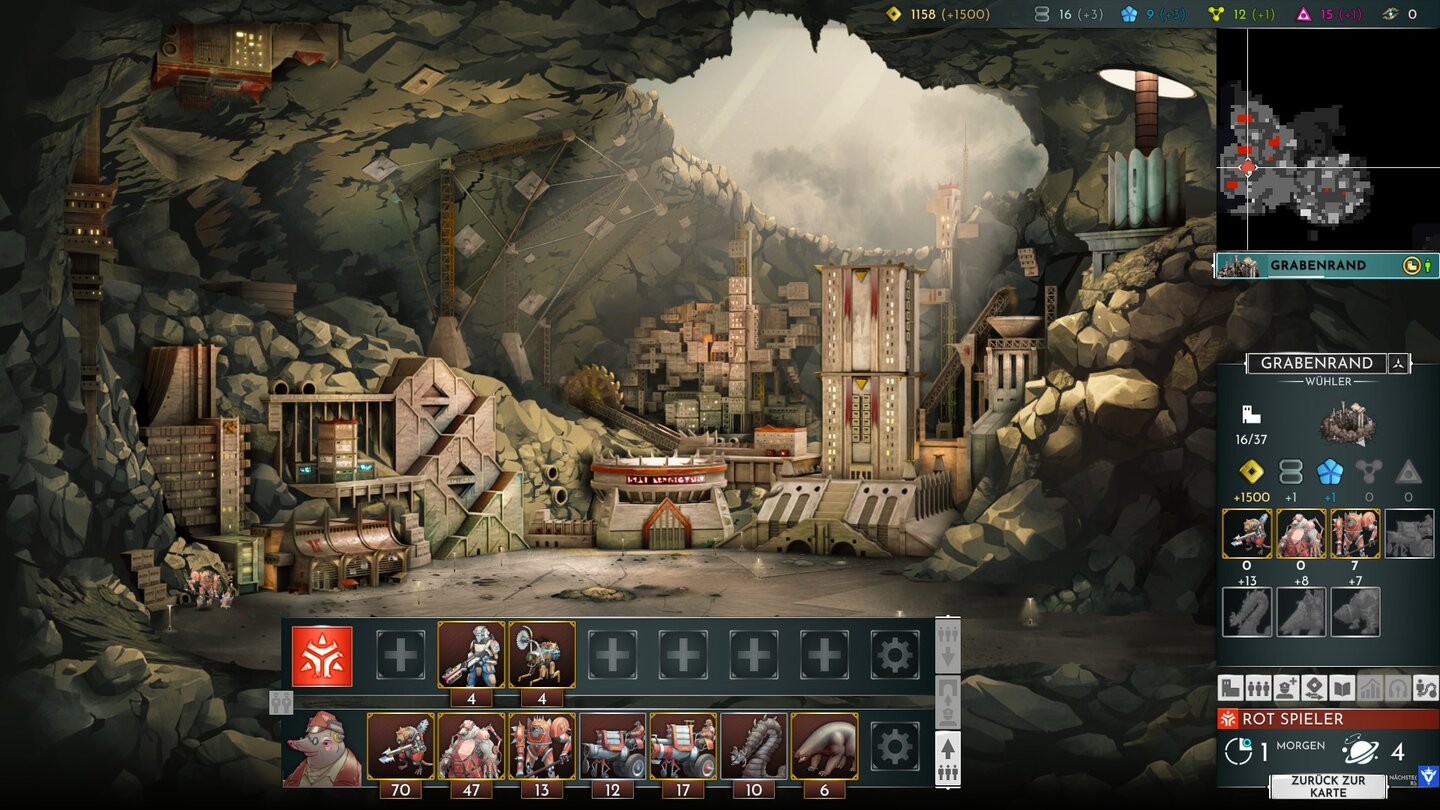Open the town building construction tab

(x=1230, y=688)
